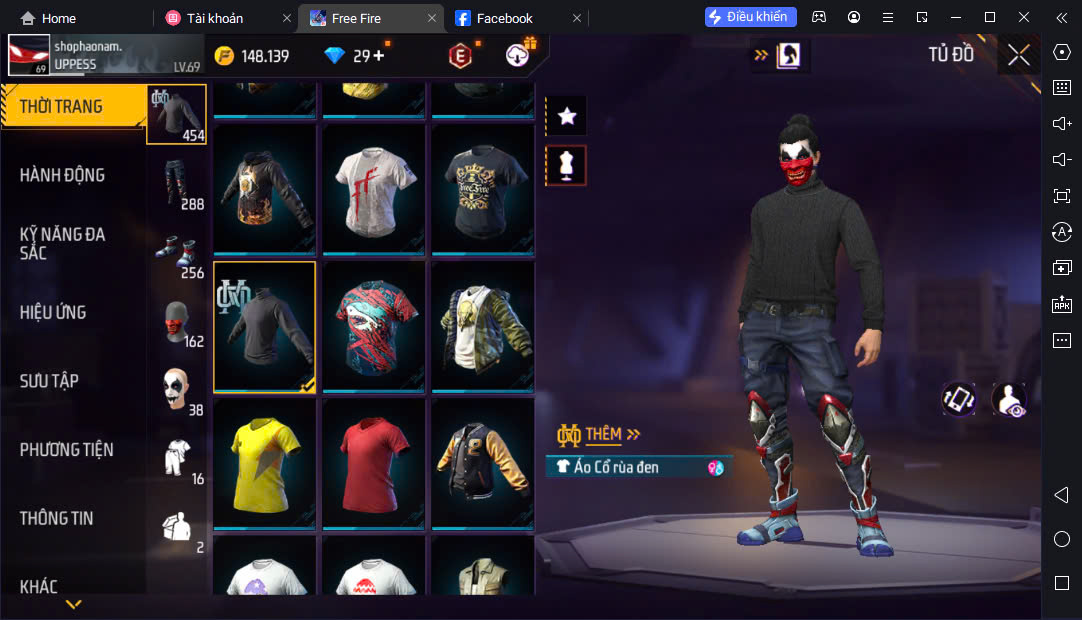Select the Kỹ Năng Đa Sắc menu
Screen dimensions: 1082x620
(x=62, y=243)
